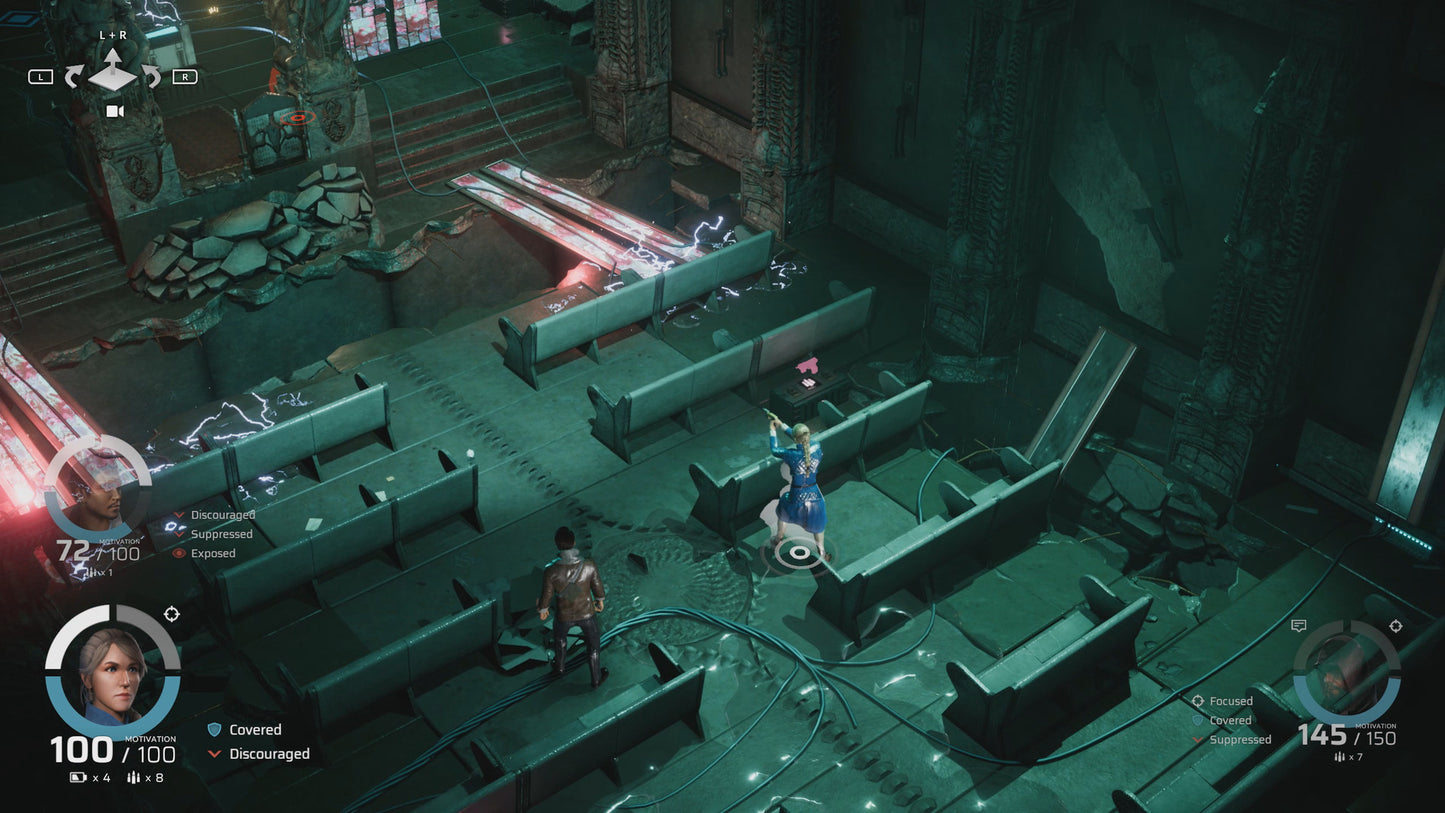Select the white target ring under the blue-dressed character

pyautogui.click(x=797, y=550)
